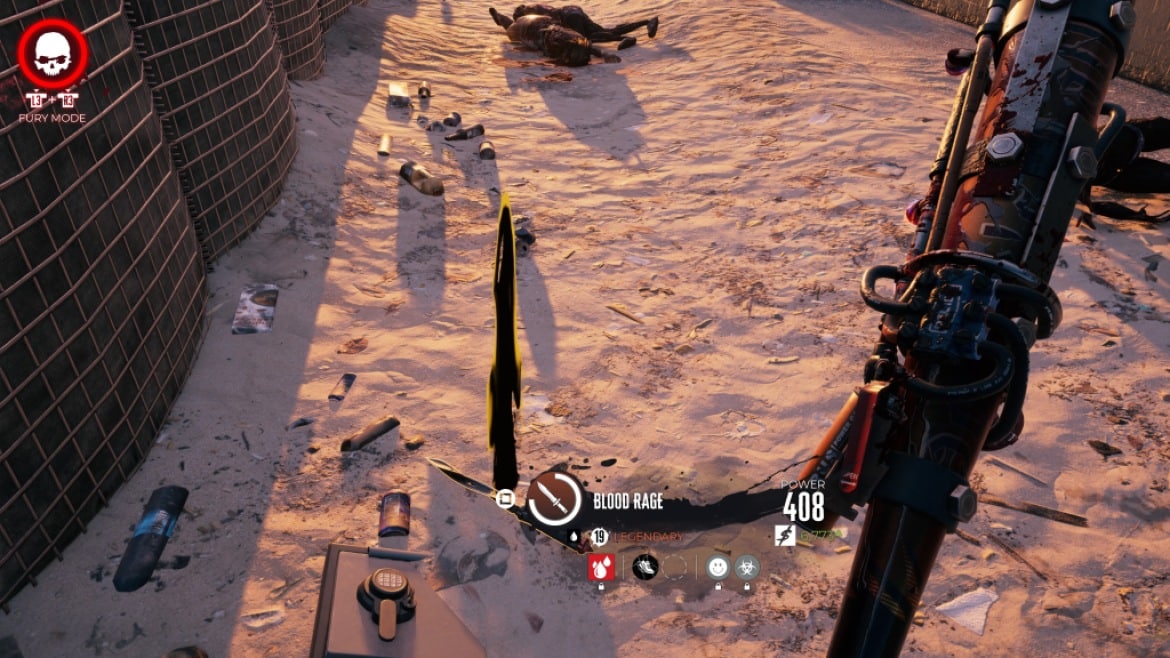Click the empty dashed mod slot
Image resolution: width=1170 pixels, height=658 pixels.
point(675,567)
